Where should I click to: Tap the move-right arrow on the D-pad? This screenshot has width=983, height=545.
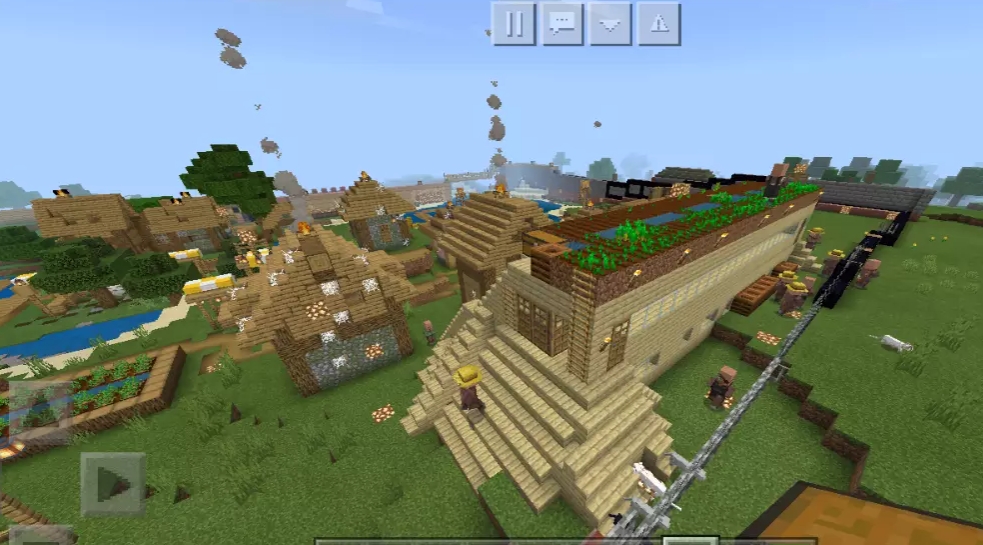click(113, 485)
